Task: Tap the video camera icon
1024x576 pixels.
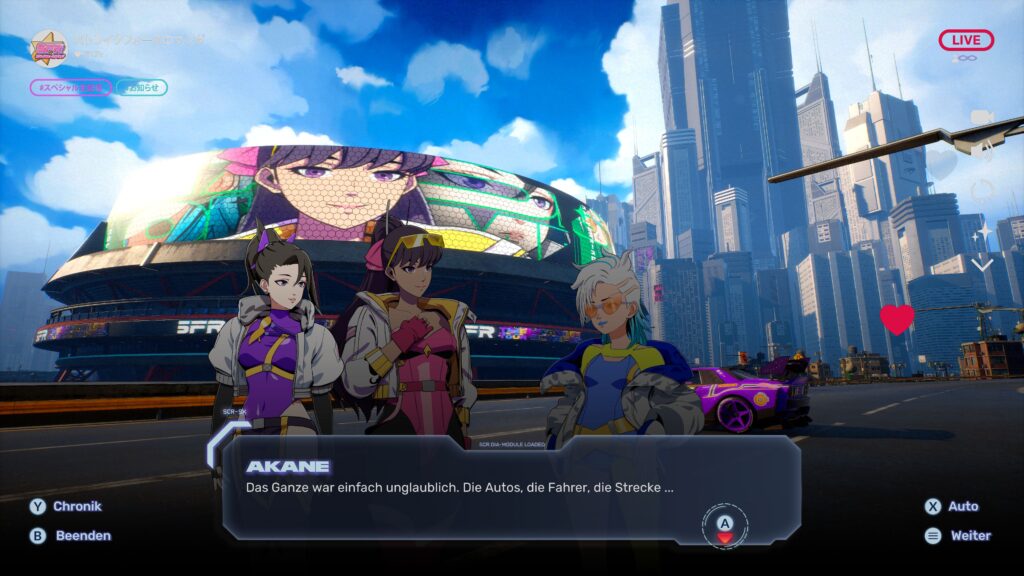Action: point(982,118)
